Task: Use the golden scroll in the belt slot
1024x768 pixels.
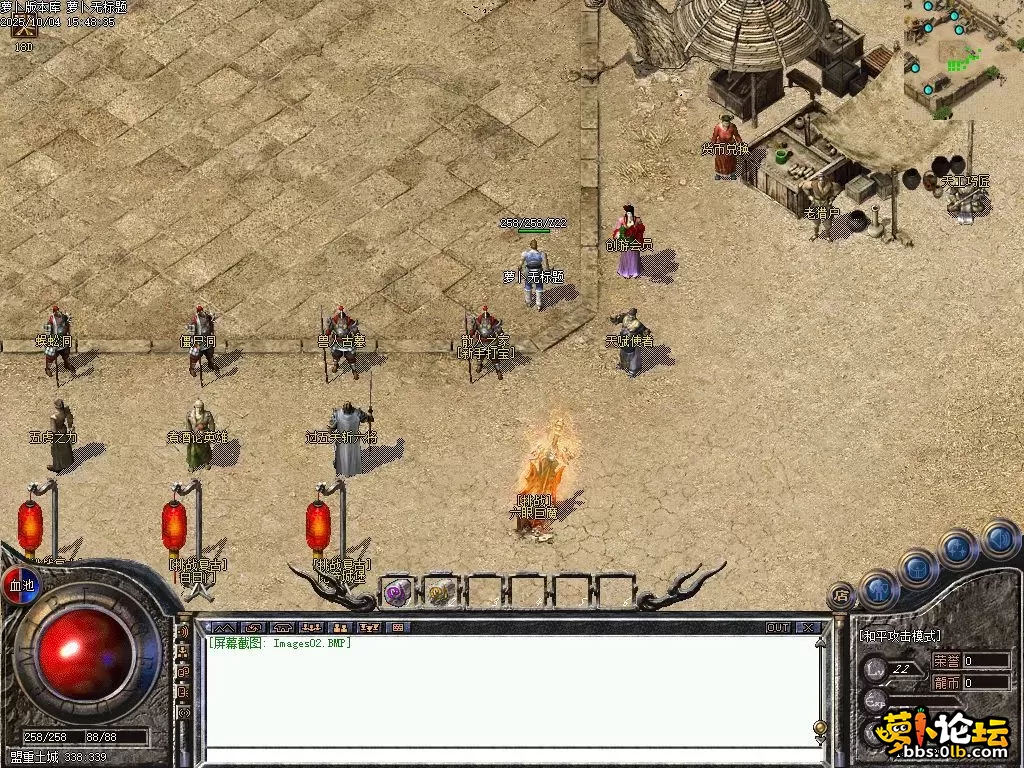Action: (x=440, y=592)
